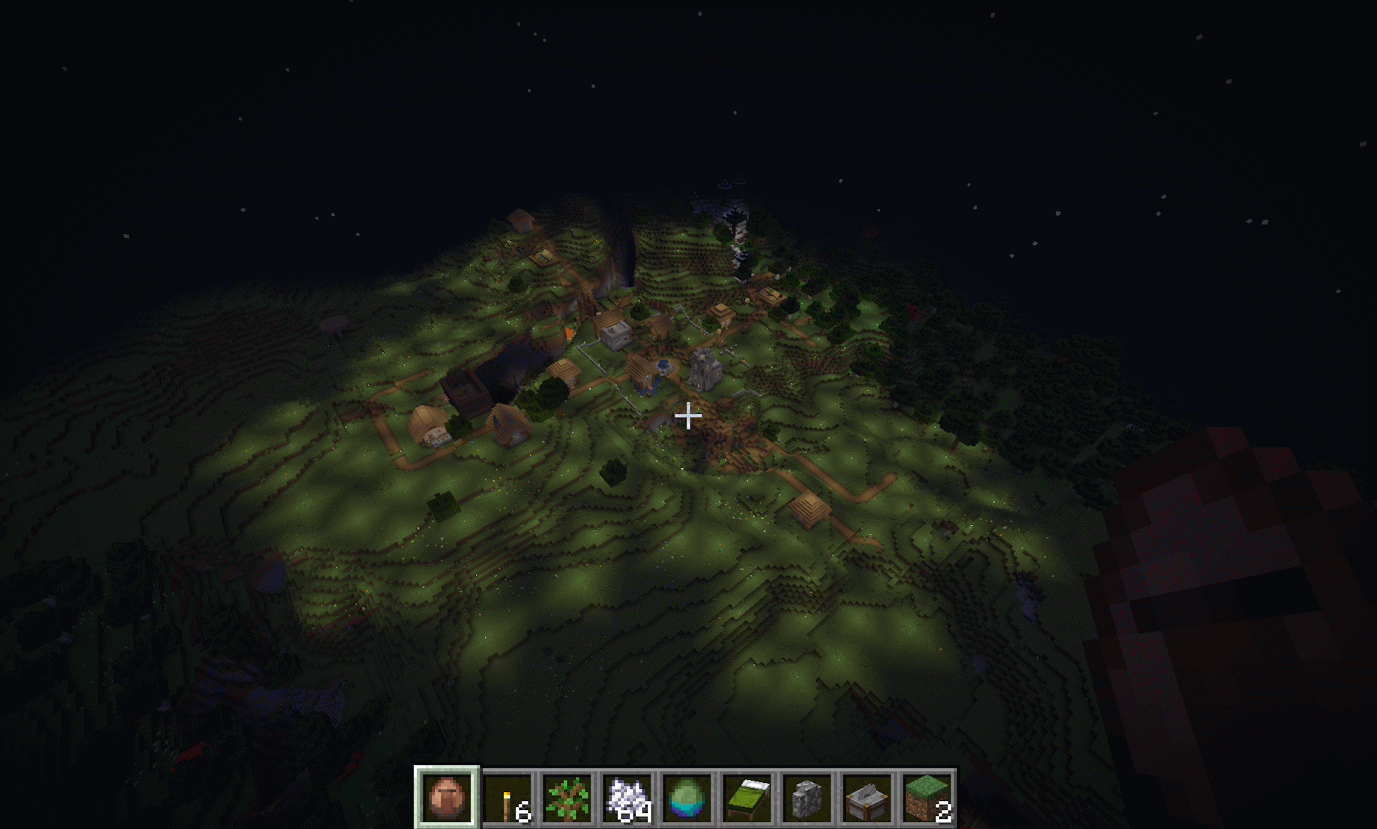This screenshot has width=1377, height=829.
Task: Select the stonecutter hotbar slot
Action: 867,798
